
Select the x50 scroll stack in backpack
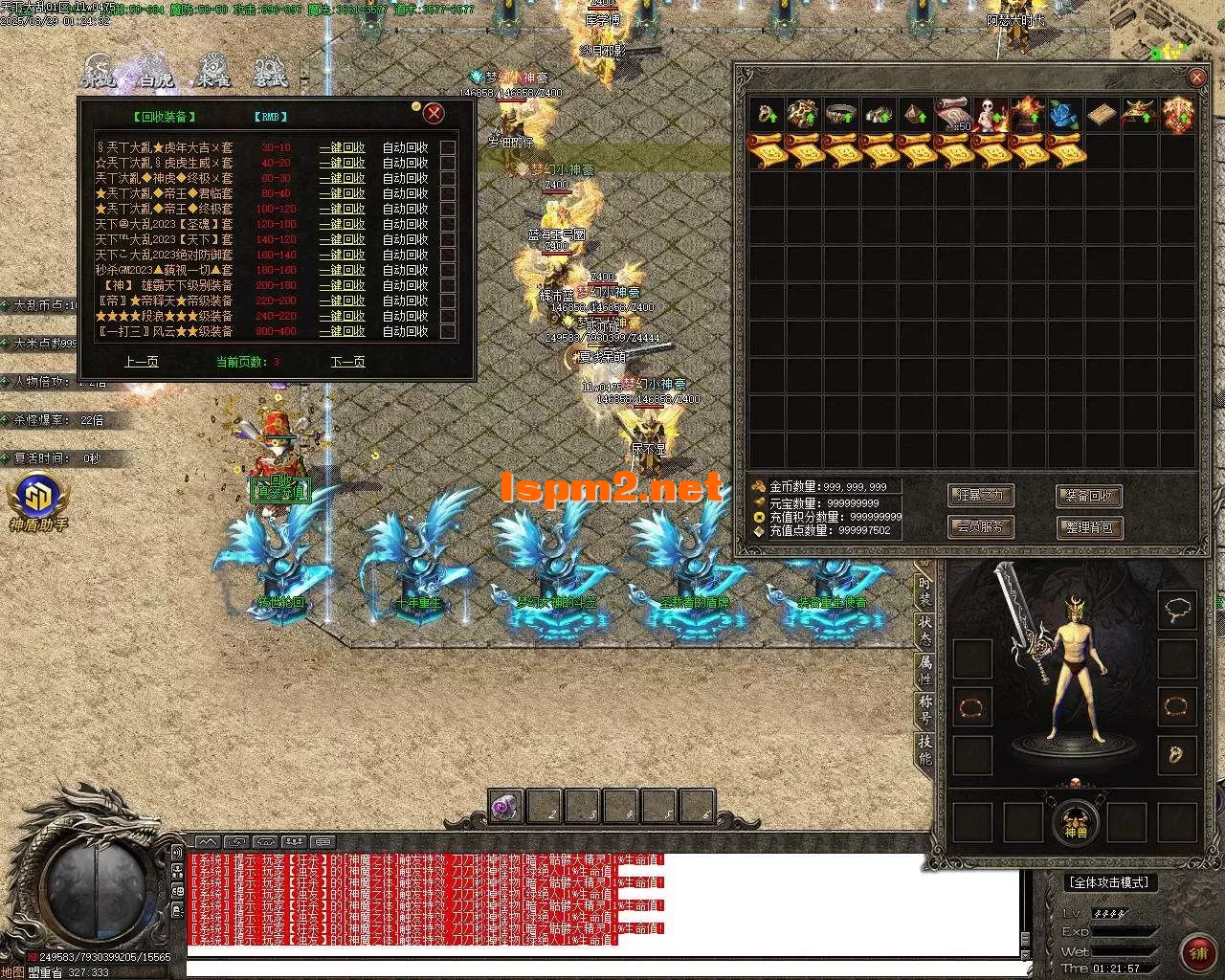tap(952, 115)
